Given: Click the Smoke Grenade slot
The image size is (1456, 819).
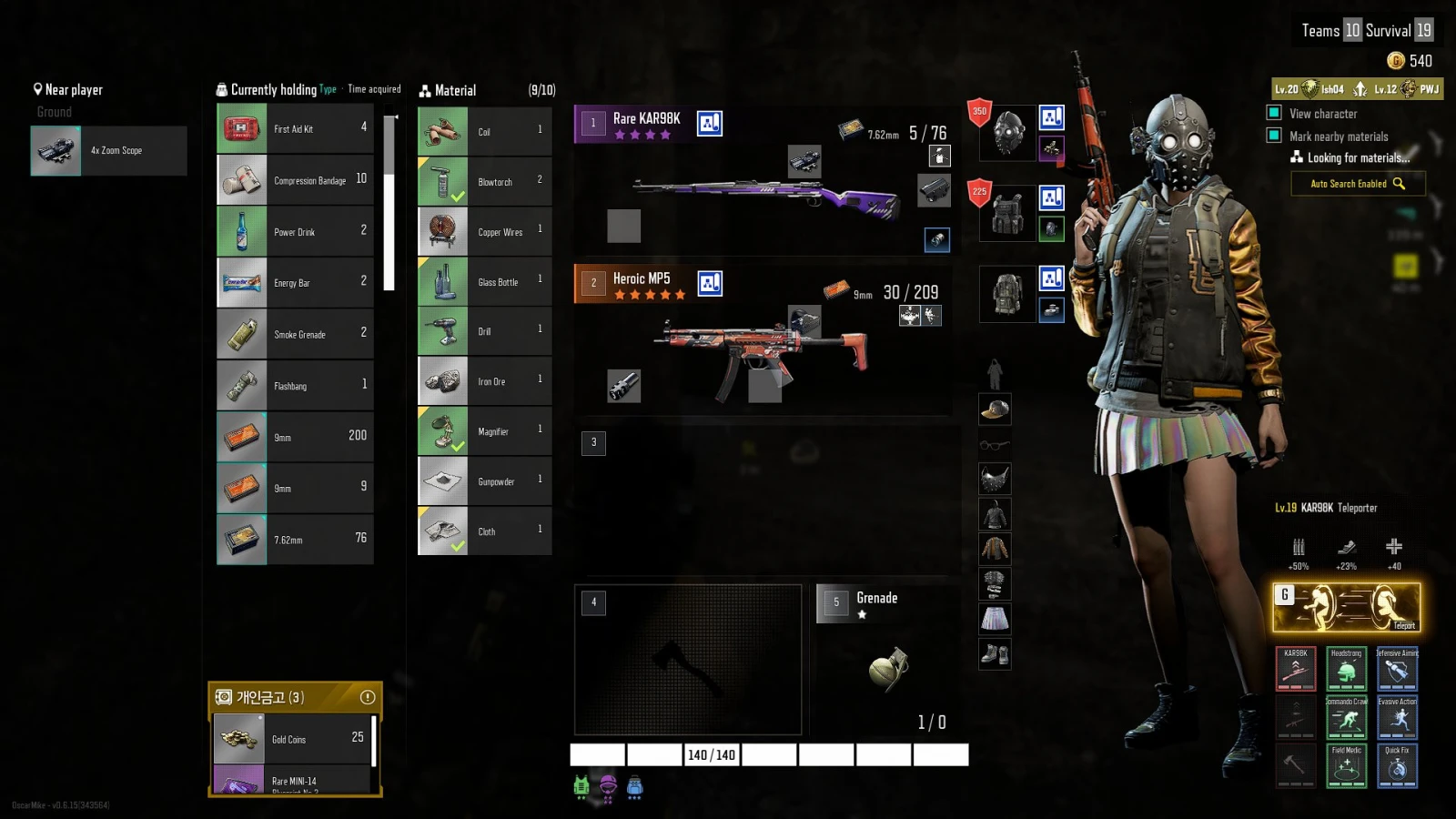Looking at the screenshot, I should (x=295, y=335).
